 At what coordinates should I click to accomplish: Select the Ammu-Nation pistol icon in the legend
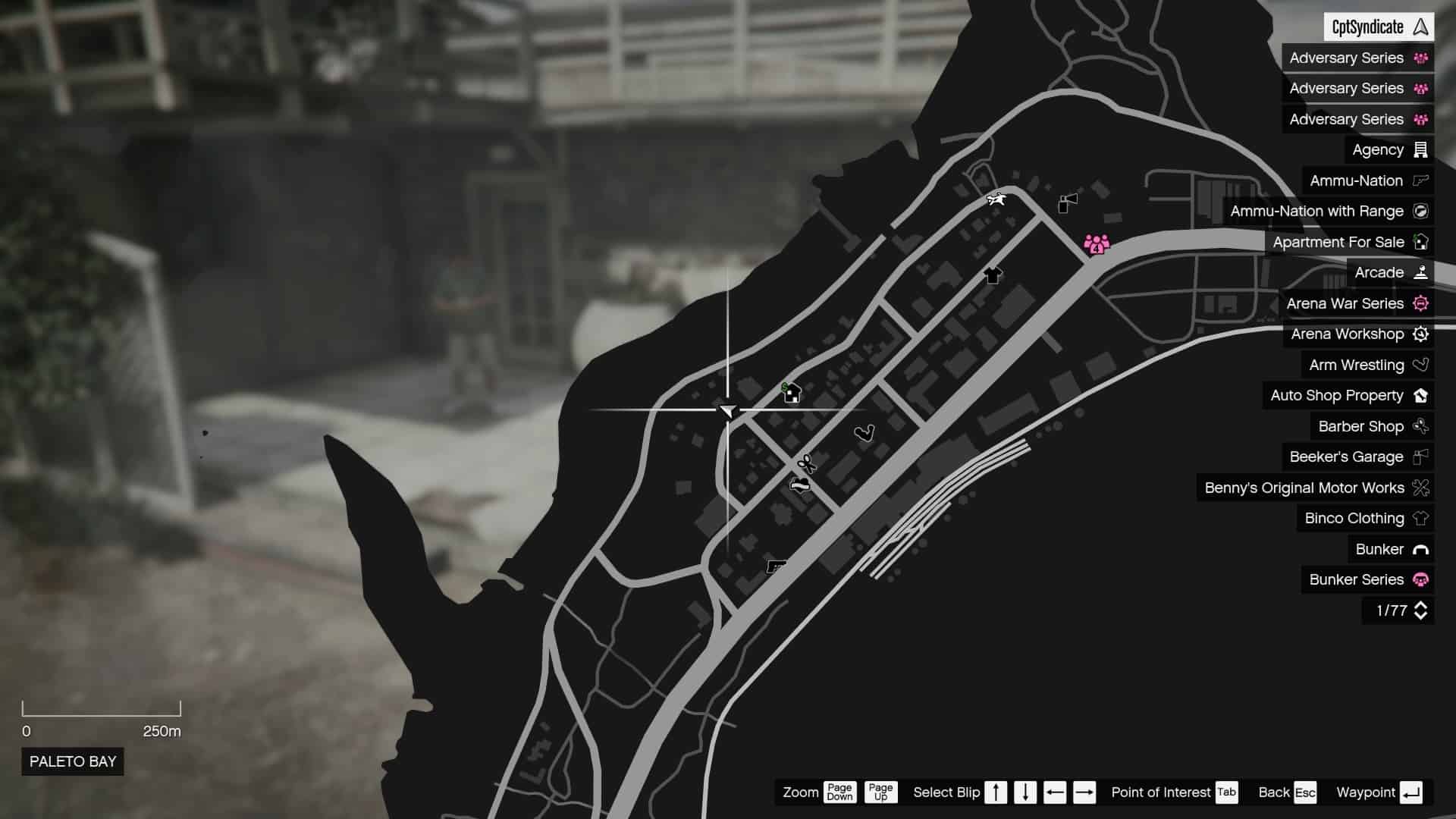click(1420, 180)
